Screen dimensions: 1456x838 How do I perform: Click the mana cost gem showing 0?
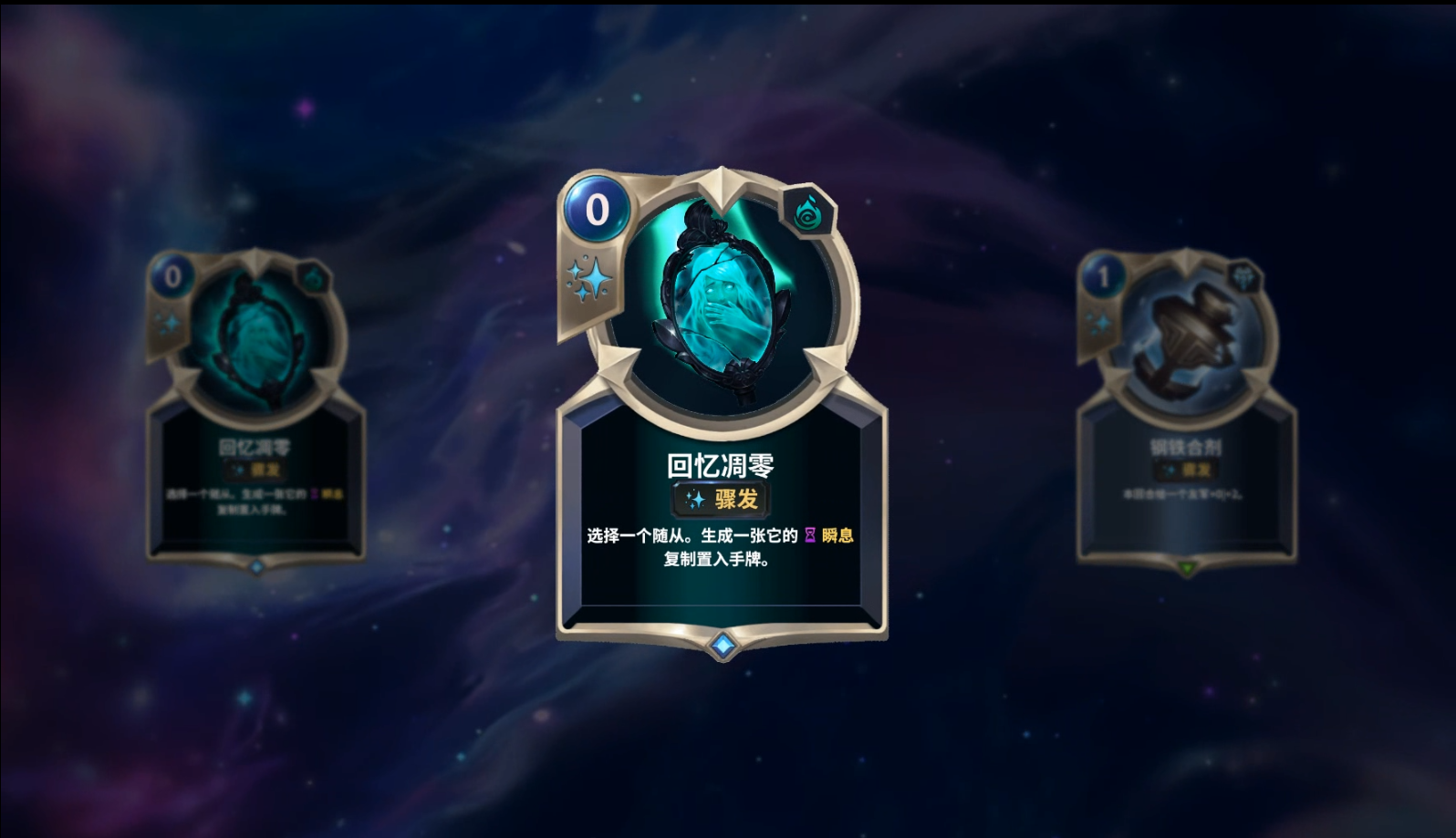point(598,210)
